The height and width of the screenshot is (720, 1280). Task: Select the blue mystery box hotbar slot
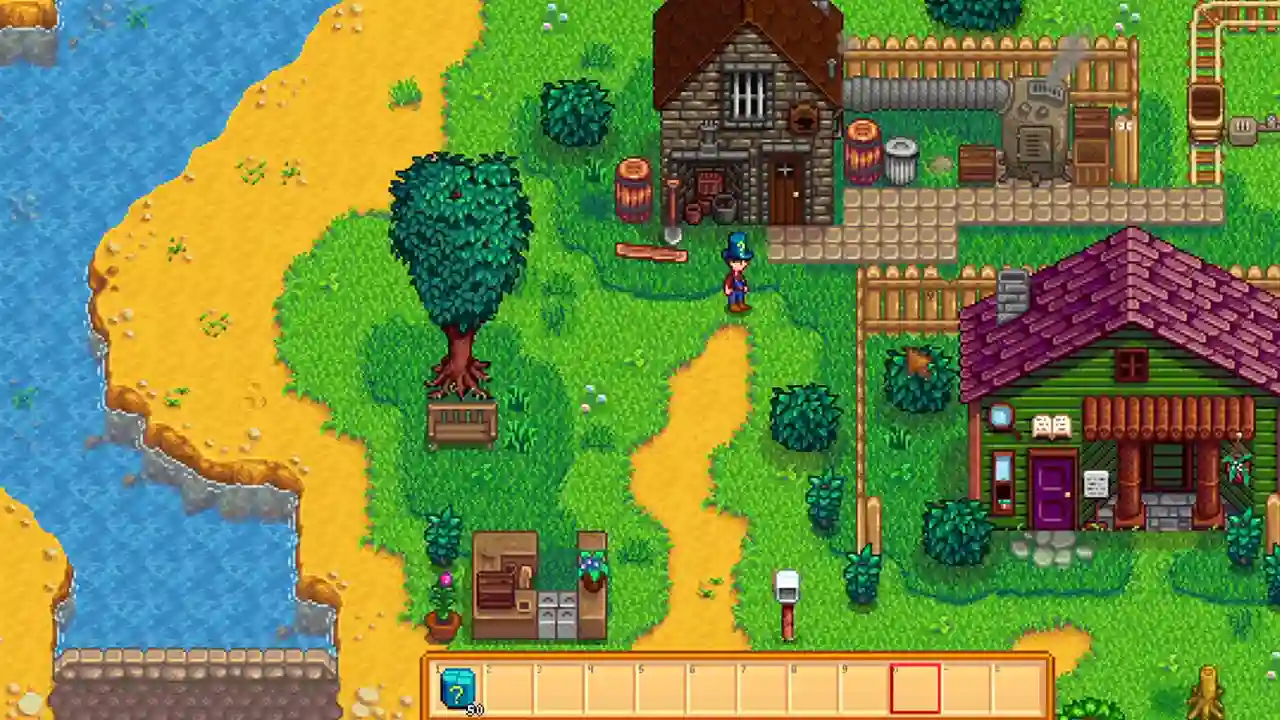tap(459, 688)
